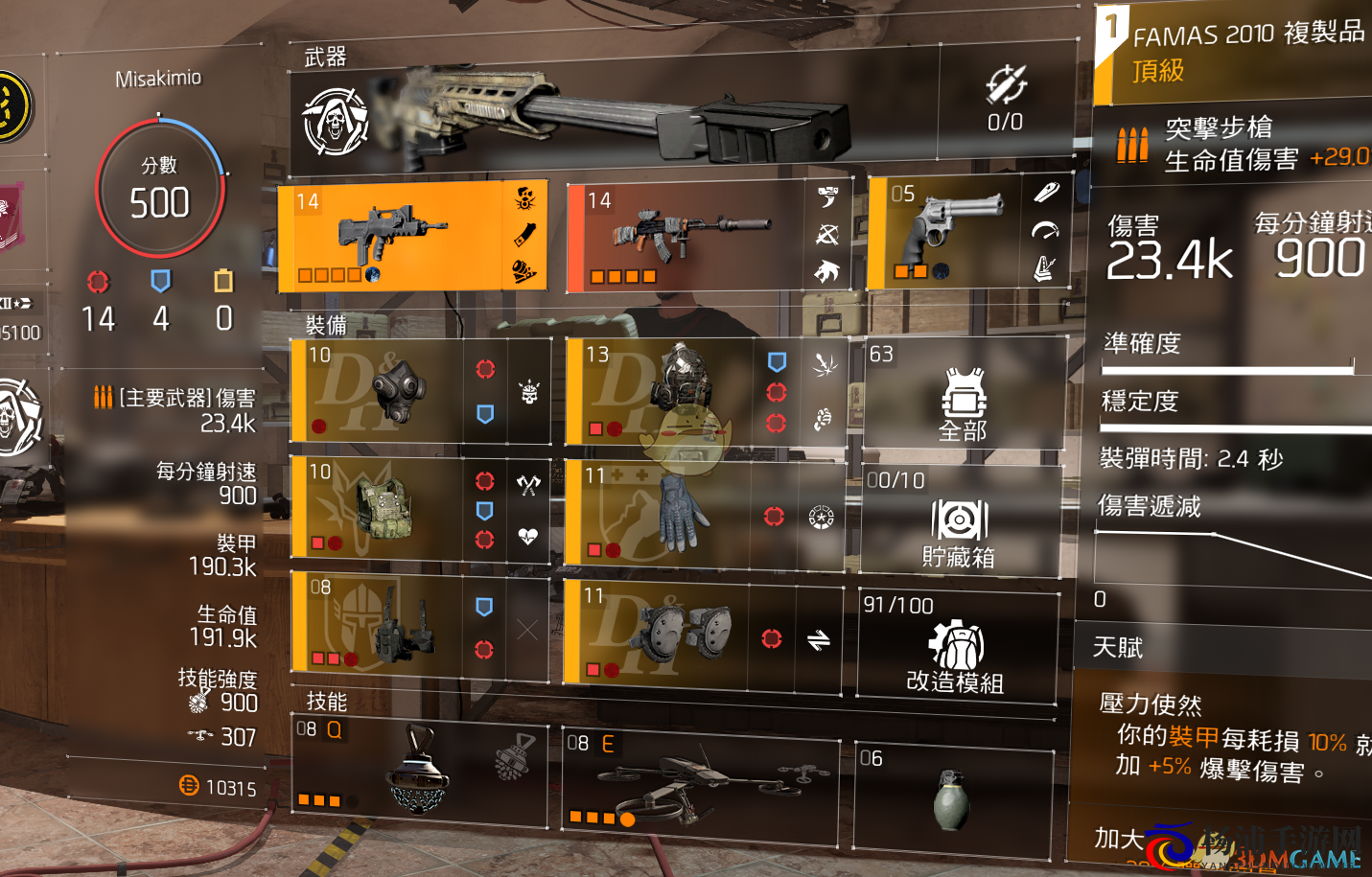
Task: Open the signature sniper weapon slot
Action: click(x=614, y=115)
